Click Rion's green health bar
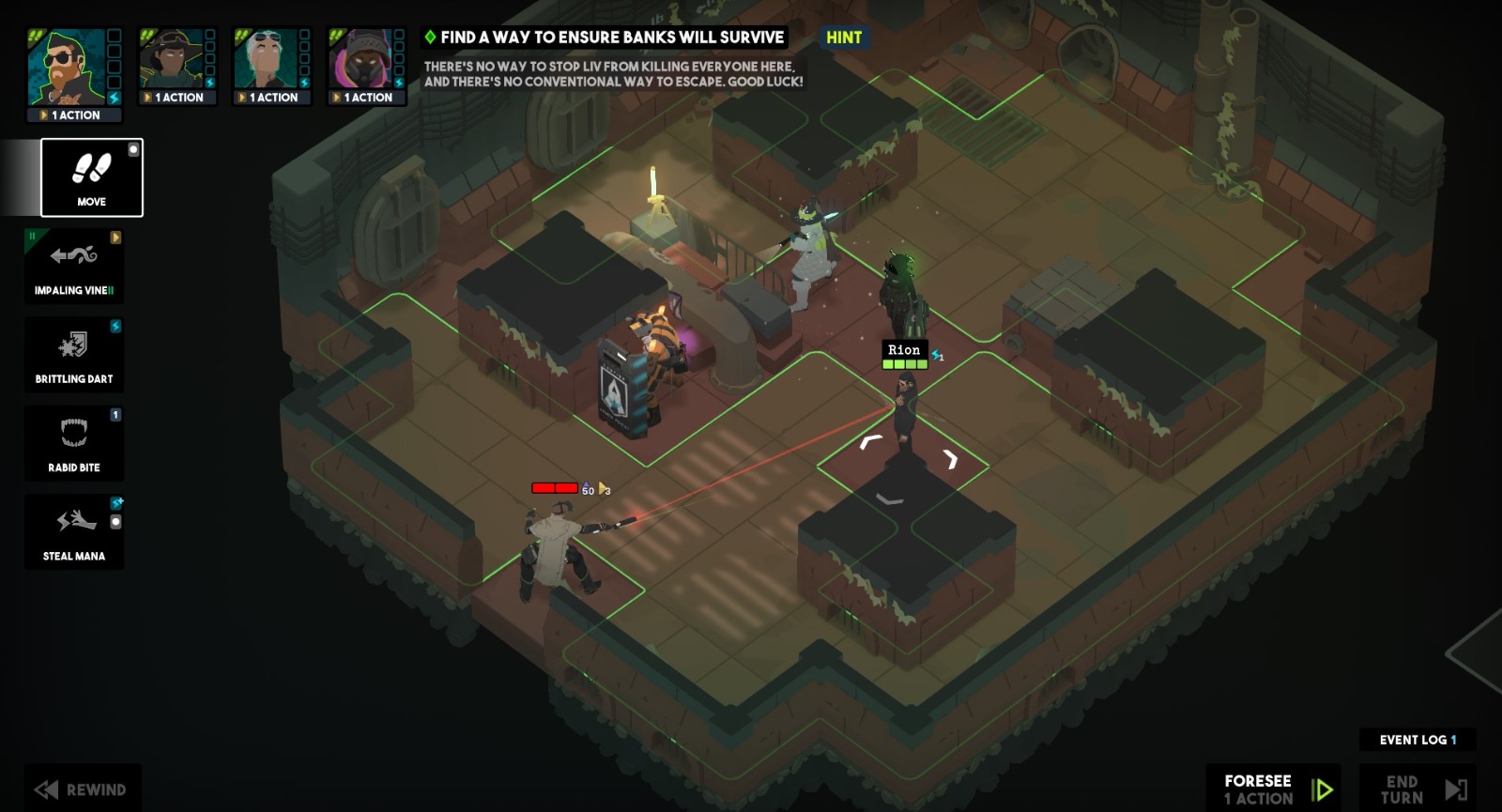1502x812 pixels. [903, 363]
